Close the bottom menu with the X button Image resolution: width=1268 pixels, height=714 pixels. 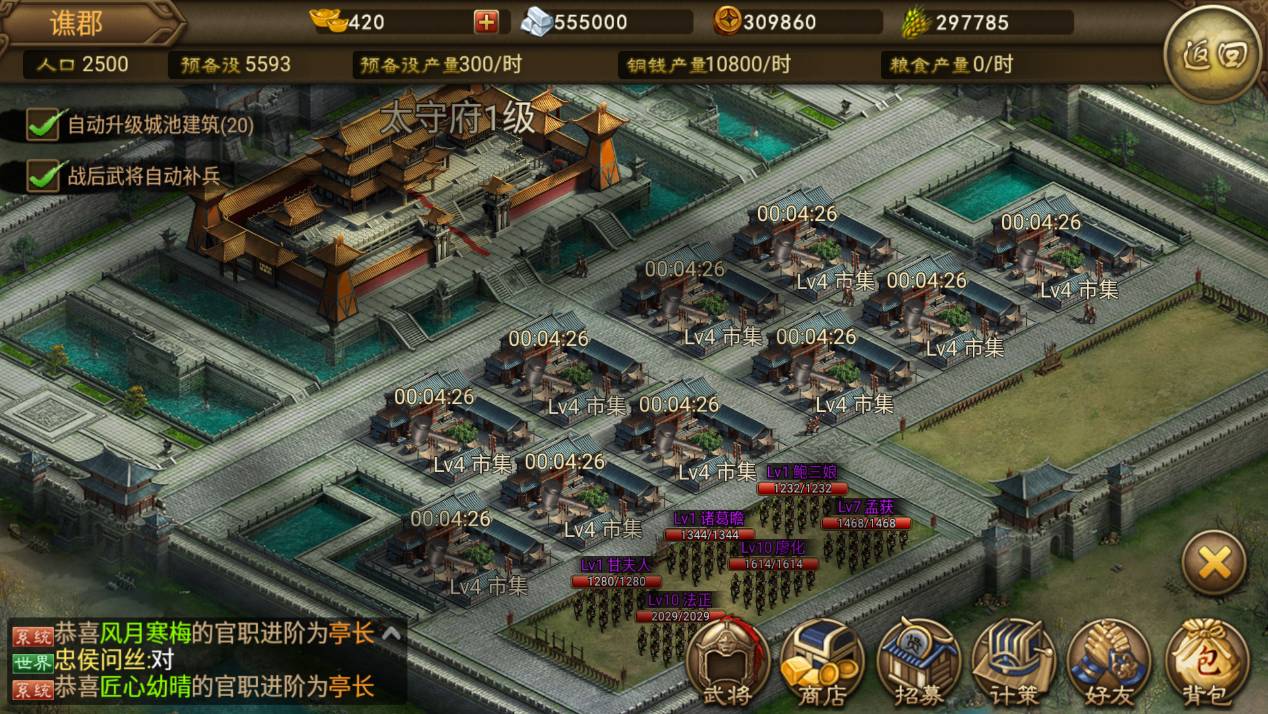[x=1214, y=564]
